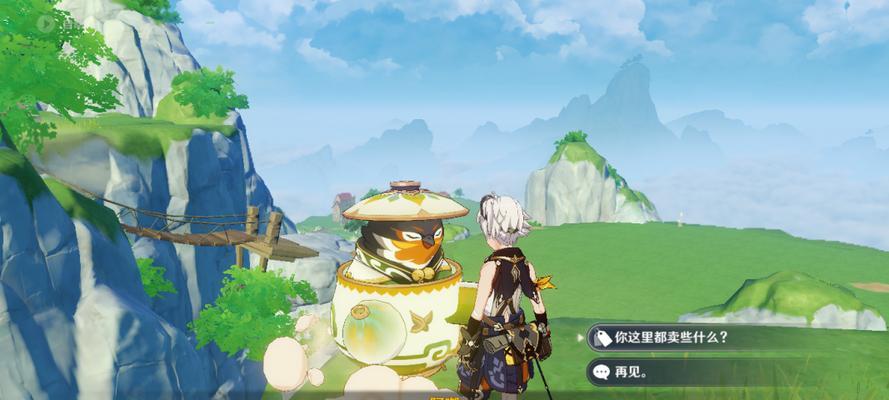This screenshot has width=889, height=400.
Task: Toggle the dialogue auto-play button
Action: click(46, 22)
